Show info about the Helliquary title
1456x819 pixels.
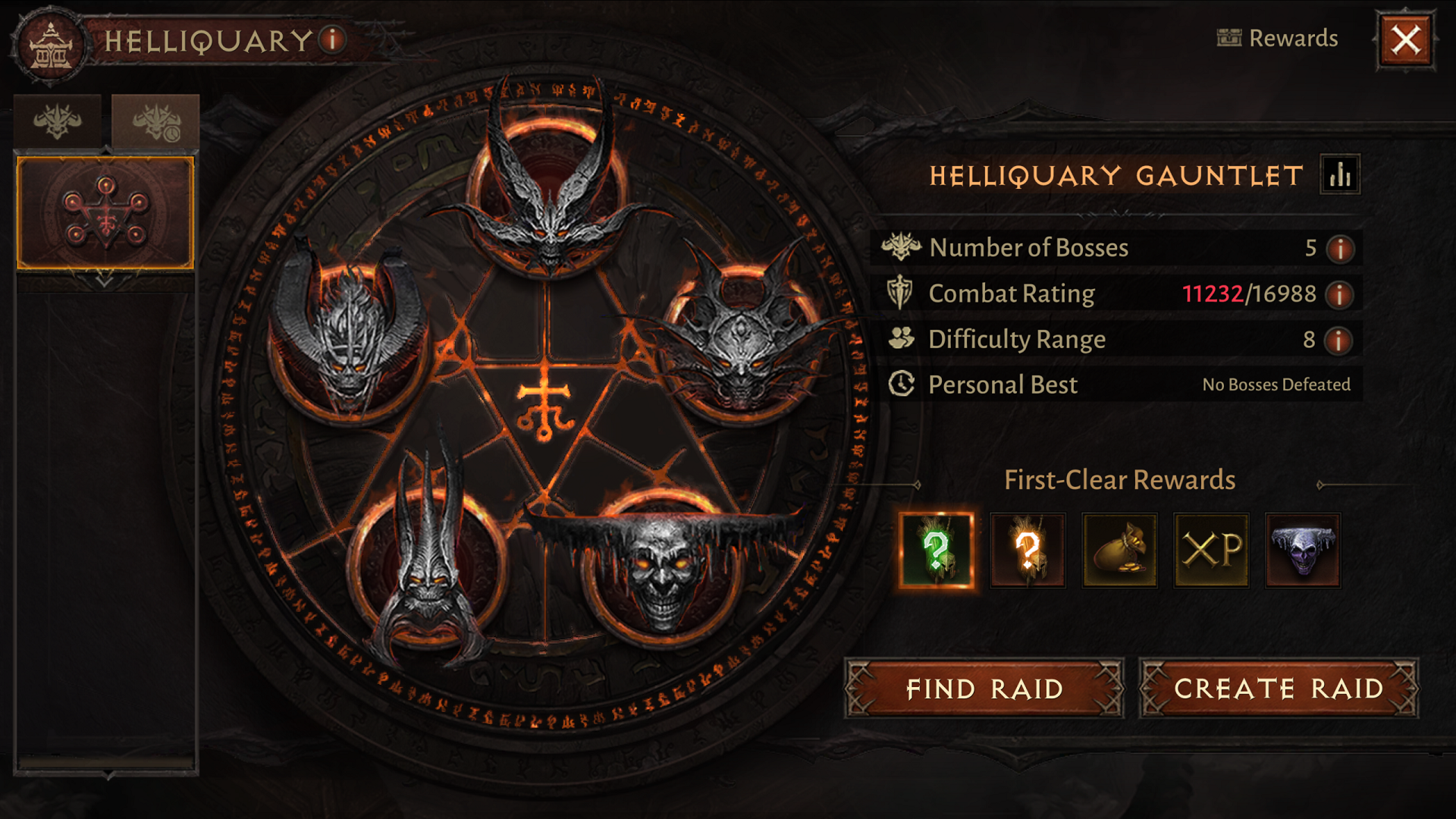point(332,39)
